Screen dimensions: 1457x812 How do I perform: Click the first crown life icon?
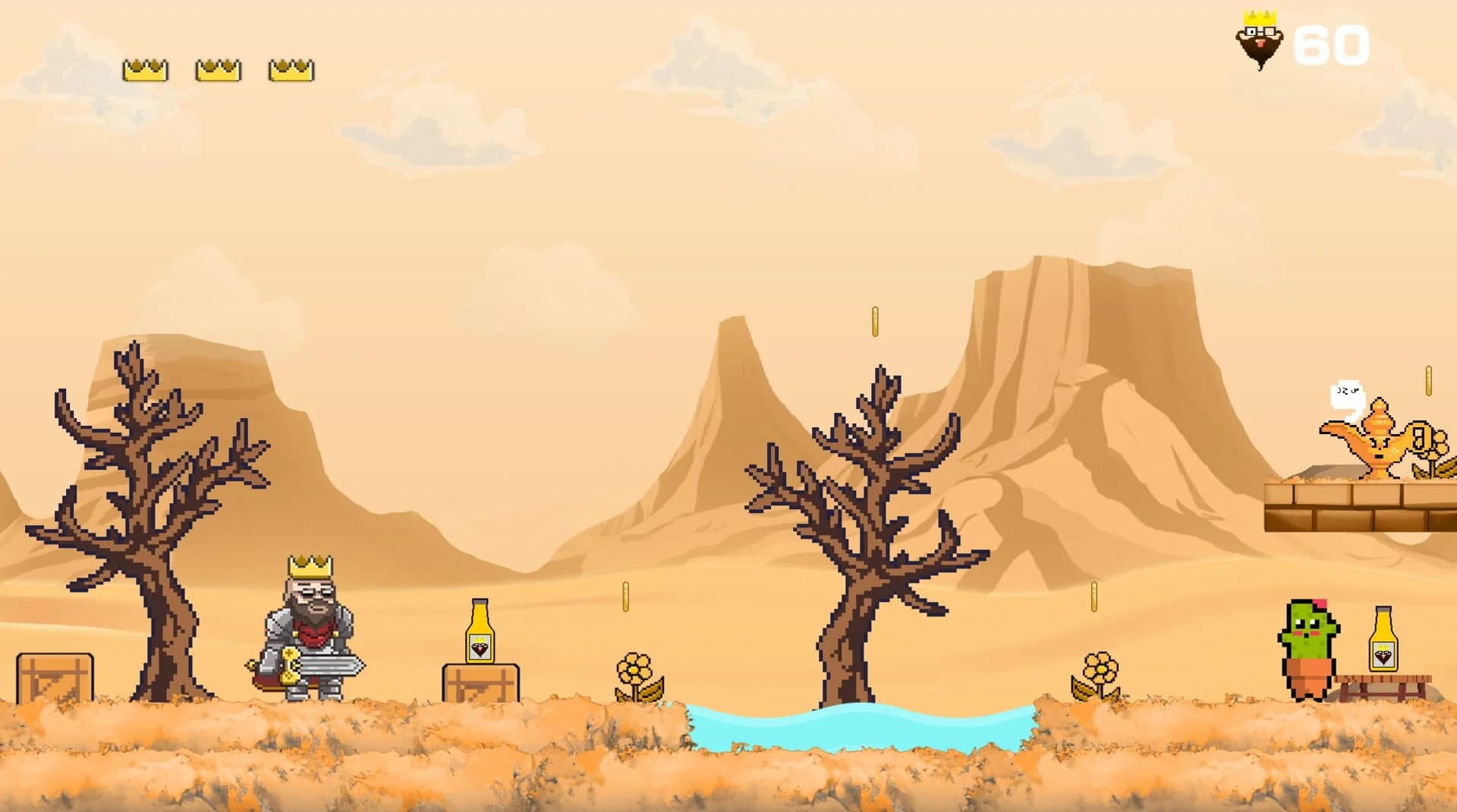pyautogui.click(x=145, y=69)
